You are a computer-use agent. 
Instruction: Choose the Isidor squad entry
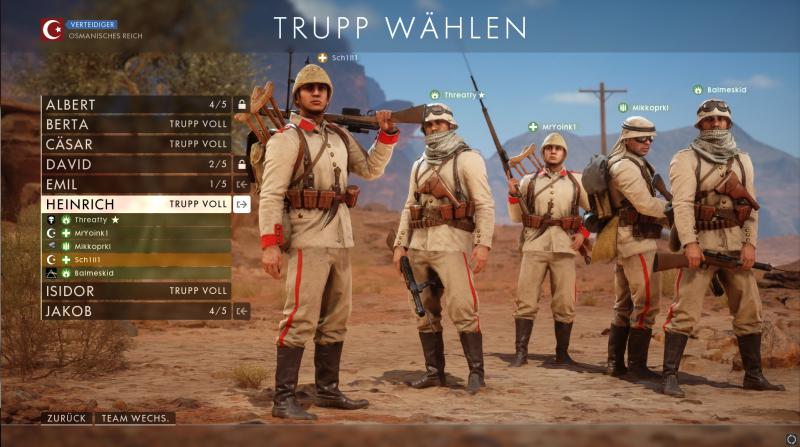pos(136,291)
